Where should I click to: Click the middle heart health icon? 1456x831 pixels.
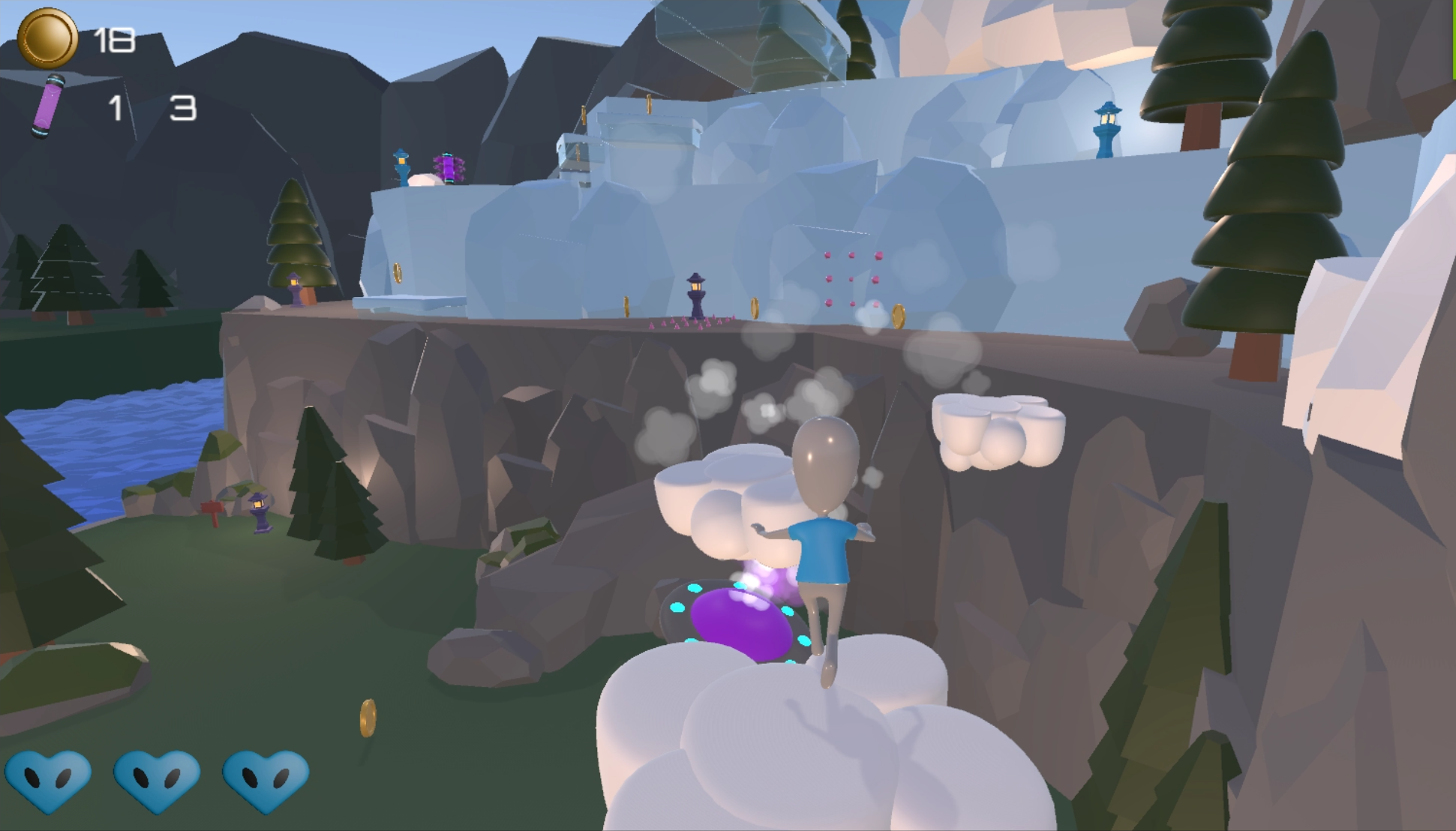click(x=155, y=780)
